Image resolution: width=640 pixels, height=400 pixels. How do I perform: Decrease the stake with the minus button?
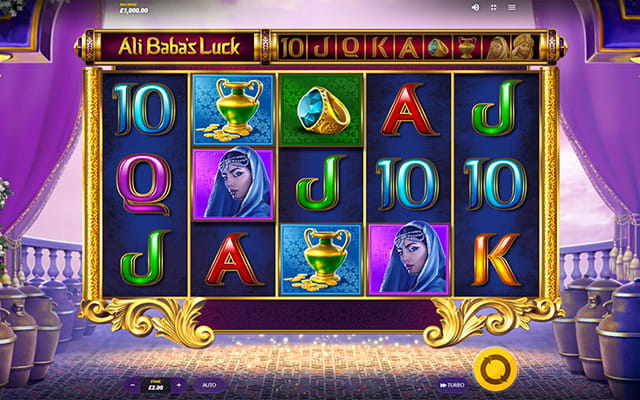point(134,384)
